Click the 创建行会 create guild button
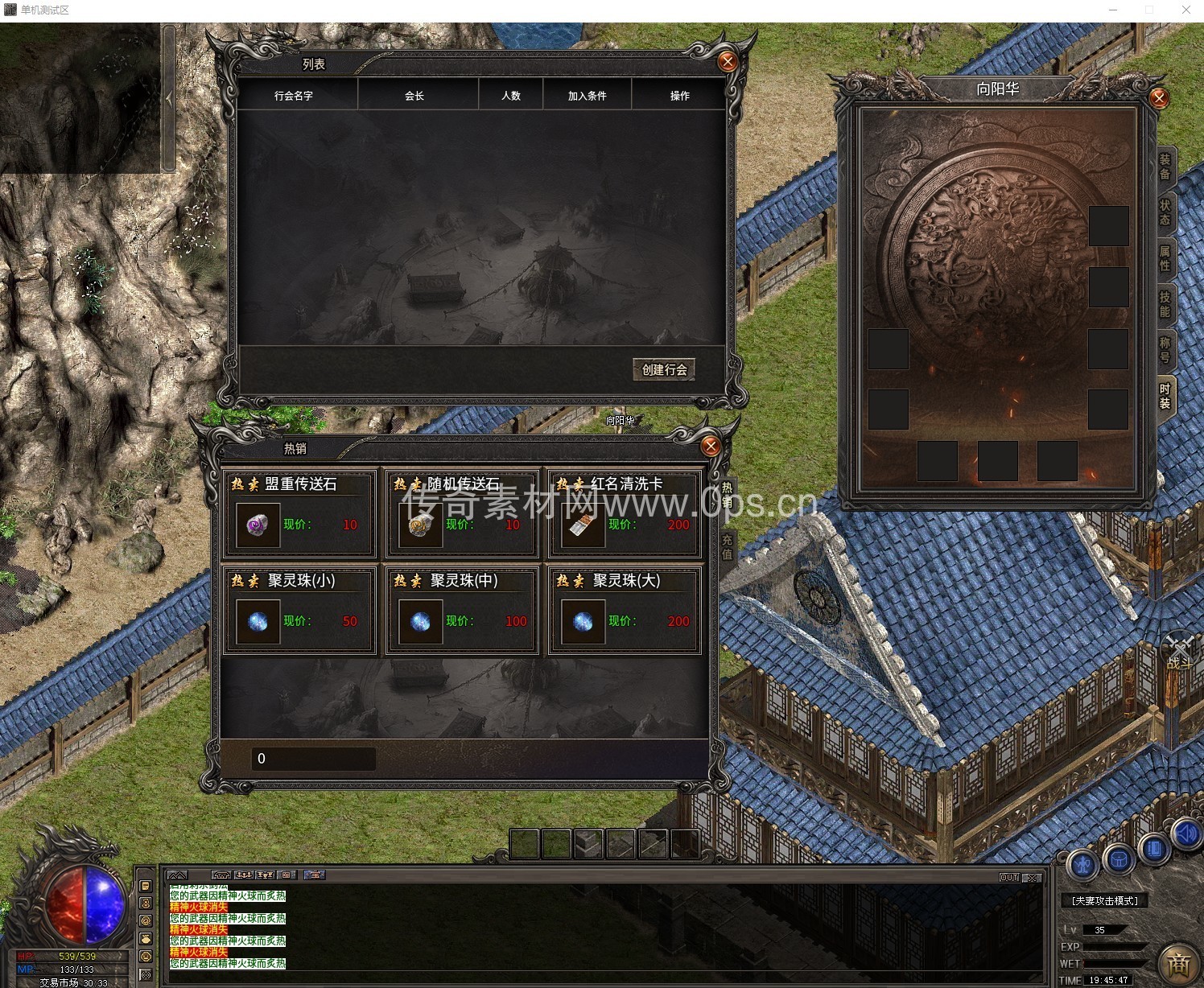The image size is (1204, 988). 664,369
